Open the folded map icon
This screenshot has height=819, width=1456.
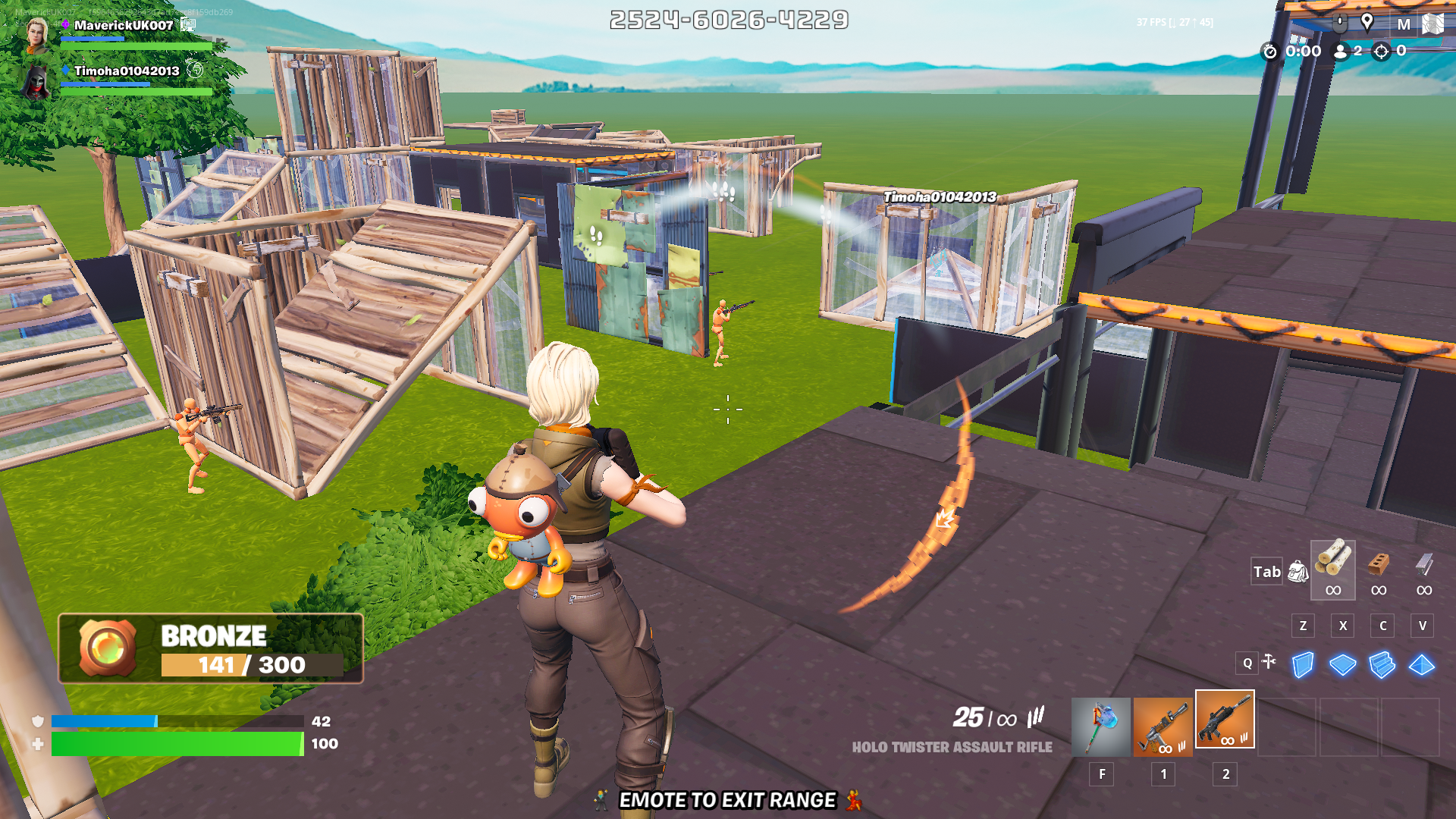pyautogui.click(x=1432, y=24)
